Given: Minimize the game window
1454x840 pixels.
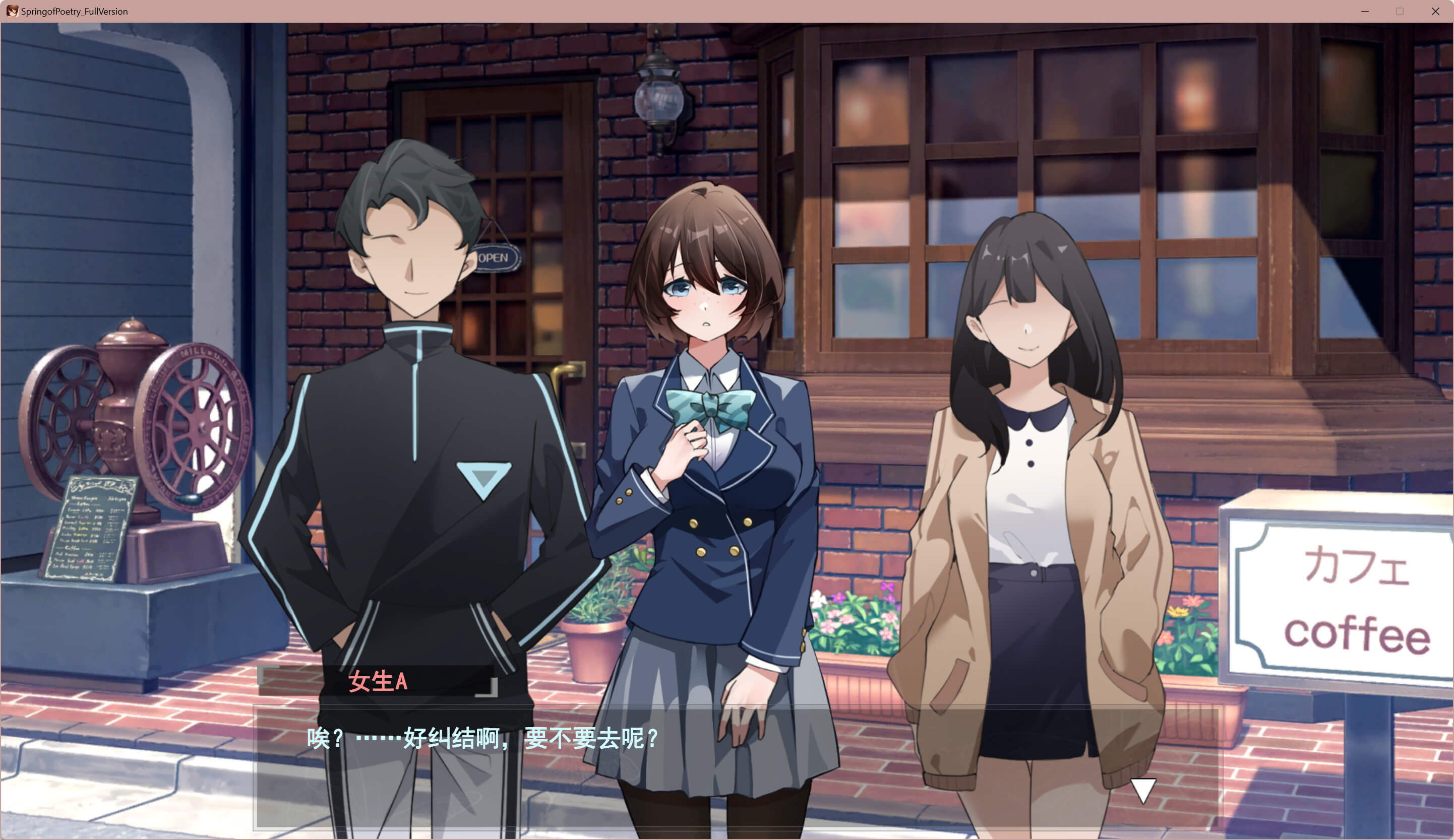Looking at the screenshot, I should (x=1365, y=12).
